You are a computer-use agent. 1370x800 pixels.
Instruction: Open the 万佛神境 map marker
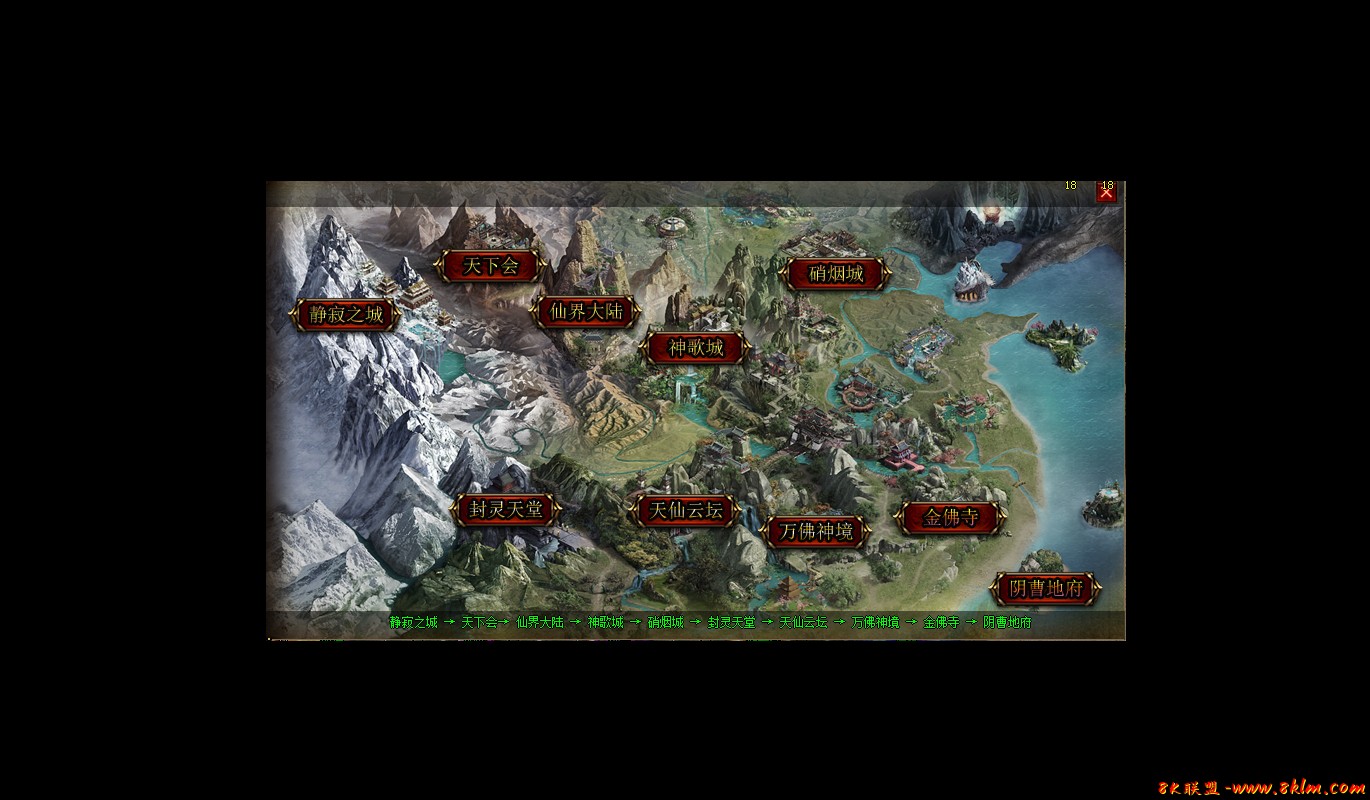[818, 533]
